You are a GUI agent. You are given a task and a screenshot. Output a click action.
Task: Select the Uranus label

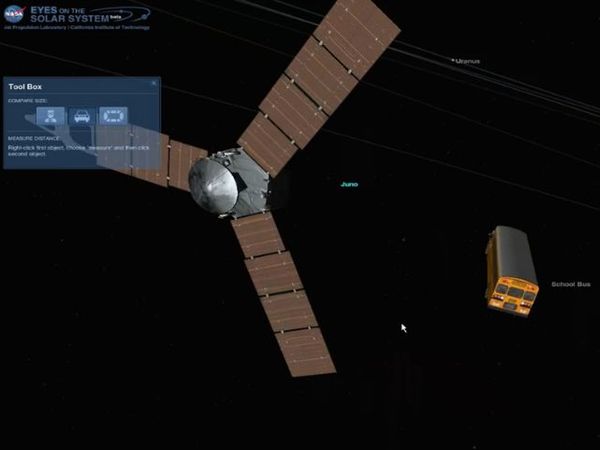pyautogui.click(x=466, y=61)
